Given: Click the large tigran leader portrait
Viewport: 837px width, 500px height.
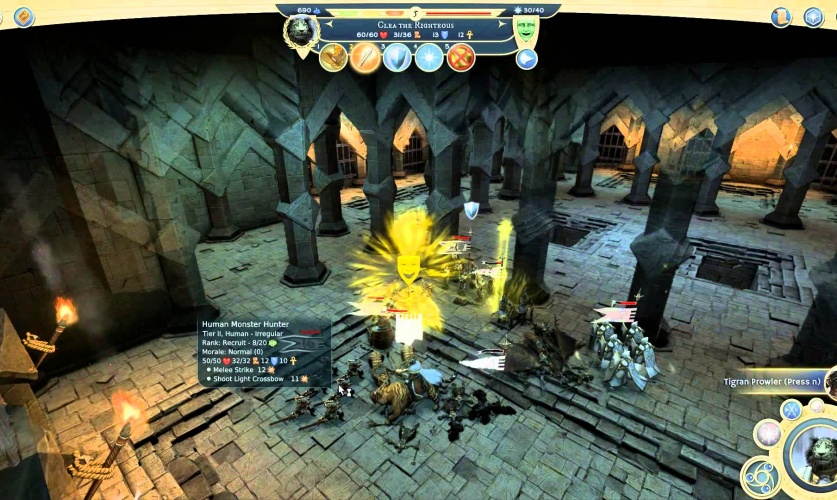Looking at the screenshot, I should click(x=816, y=454).
